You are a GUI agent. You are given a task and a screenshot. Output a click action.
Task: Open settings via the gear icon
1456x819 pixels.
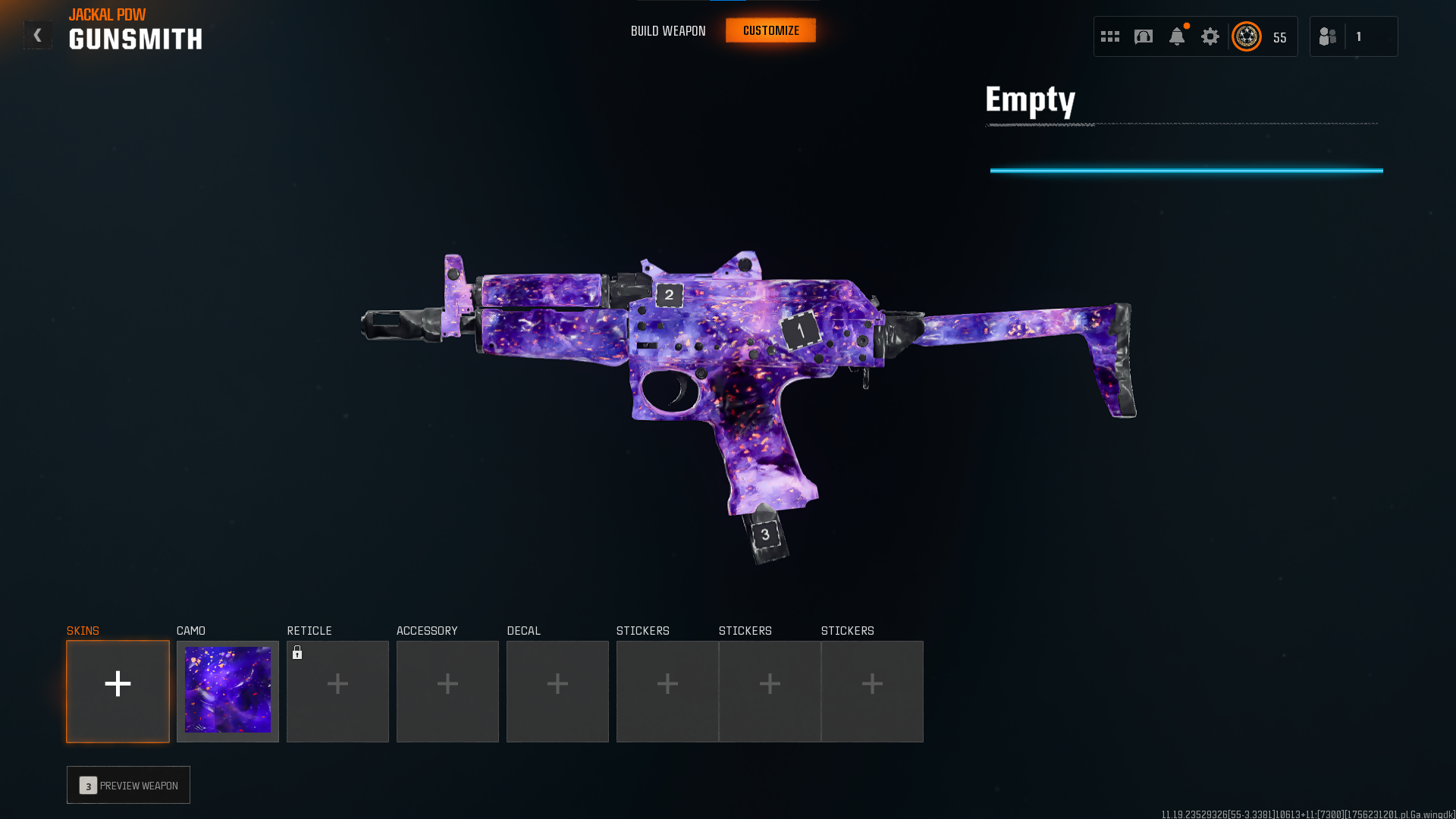(x=1210, y=36)
